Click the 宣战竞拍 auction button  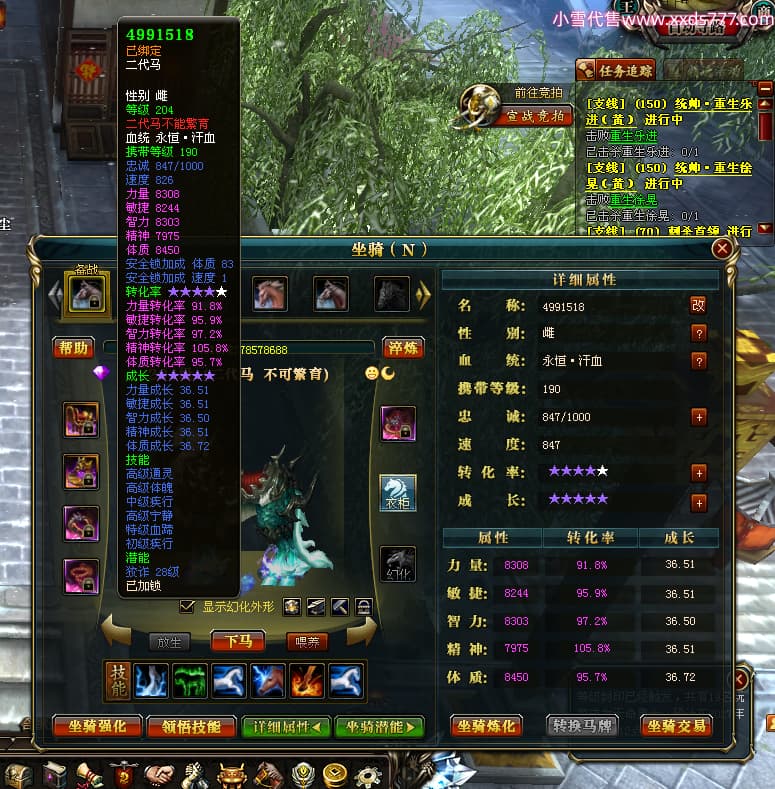(535, 116)
